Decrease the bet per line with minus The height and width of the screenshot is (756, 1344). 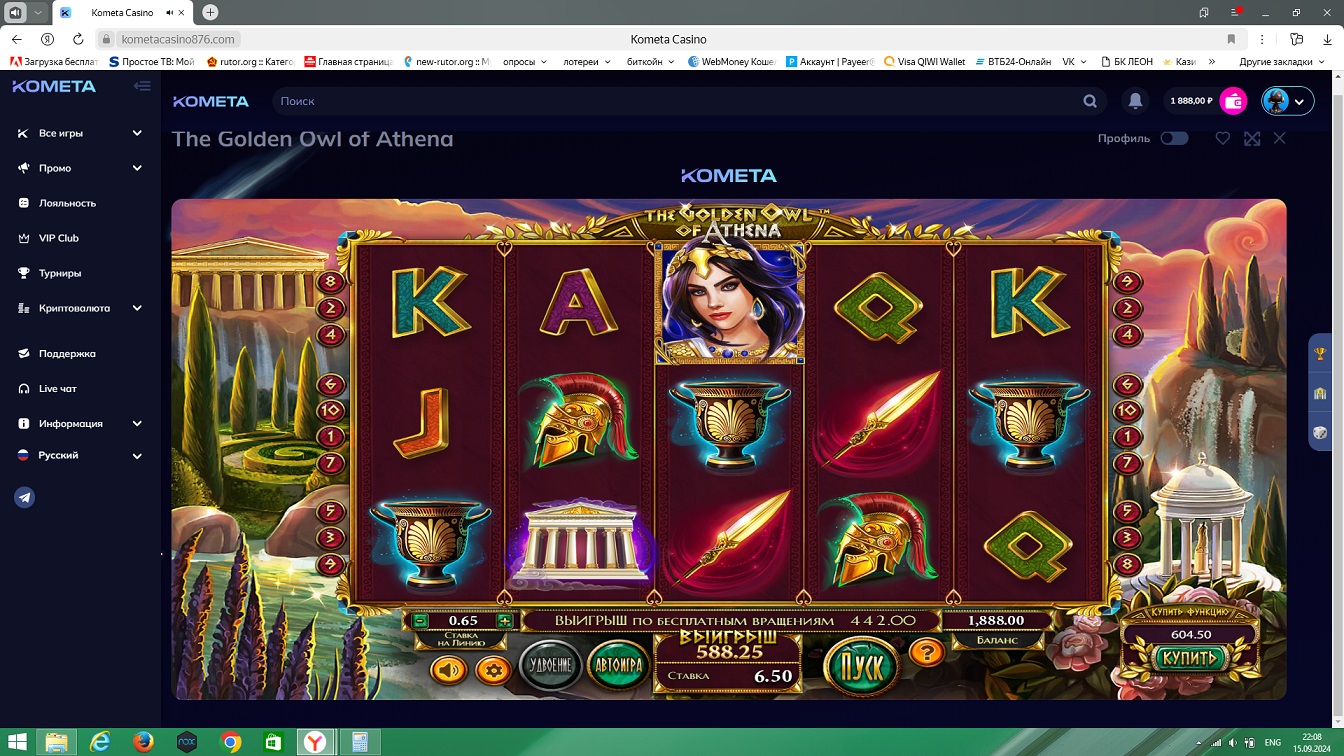point(421,621)
